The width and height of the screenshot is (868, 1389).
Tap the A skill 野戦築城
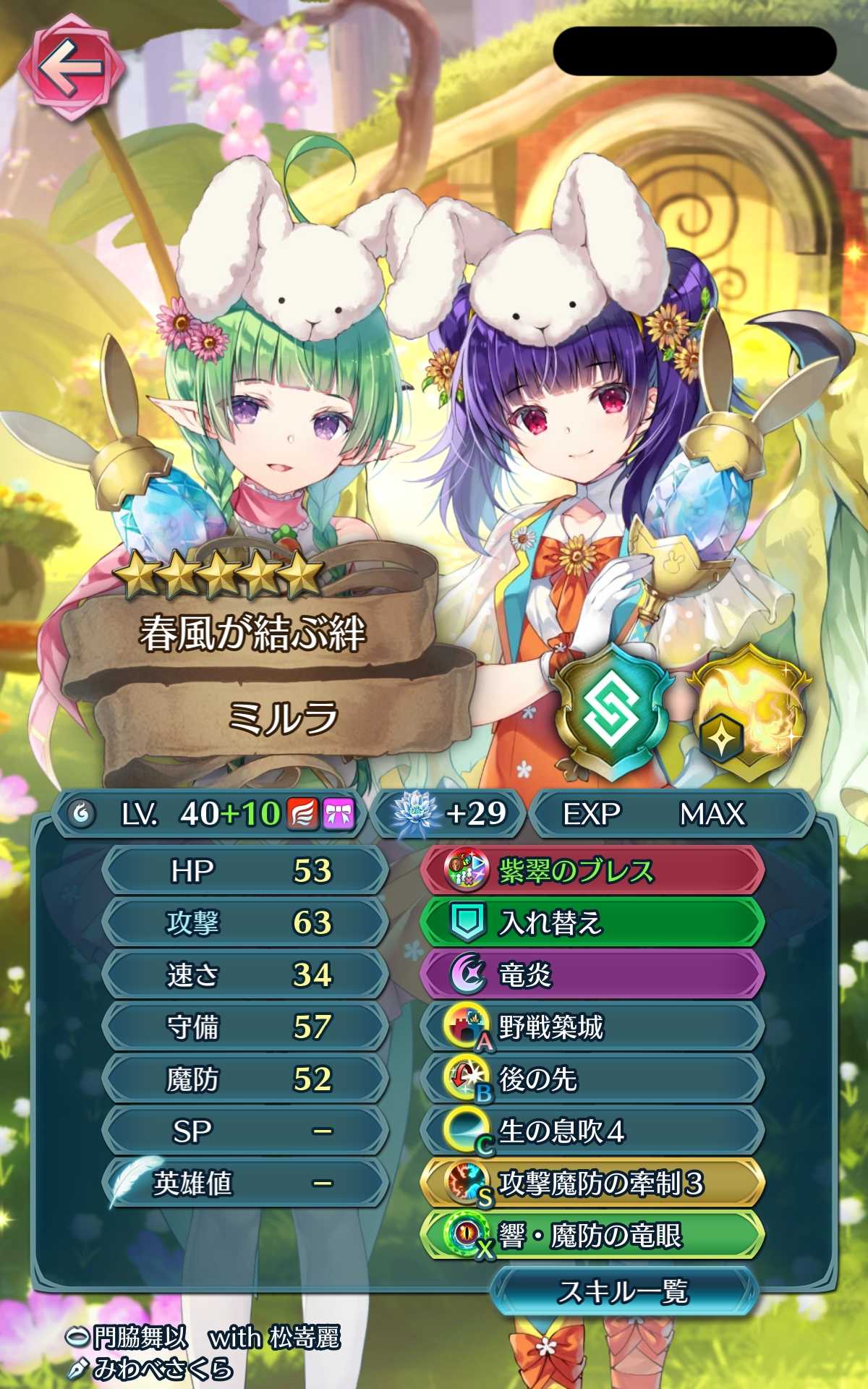pos(592,1027)
